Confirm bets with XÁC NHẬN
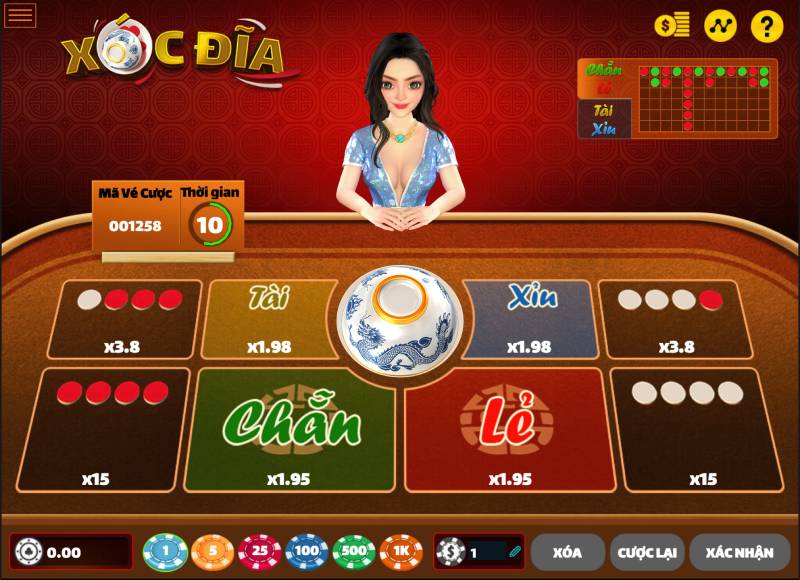Image resolution: width=800 pixels, height=580 pixels. tap(739, 551)
